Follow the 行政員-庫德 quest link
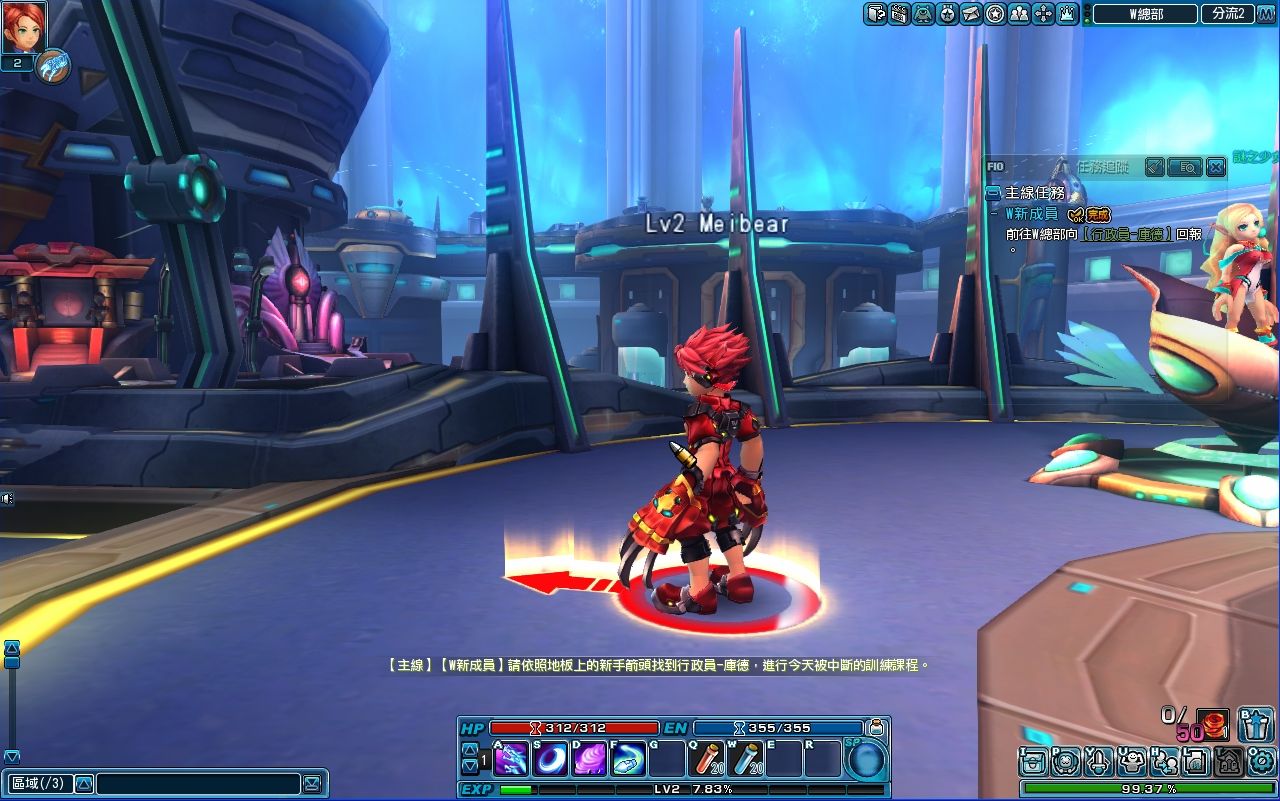Image resolution: width=1280 pixels, height=801 pixels. (1128, 233)
